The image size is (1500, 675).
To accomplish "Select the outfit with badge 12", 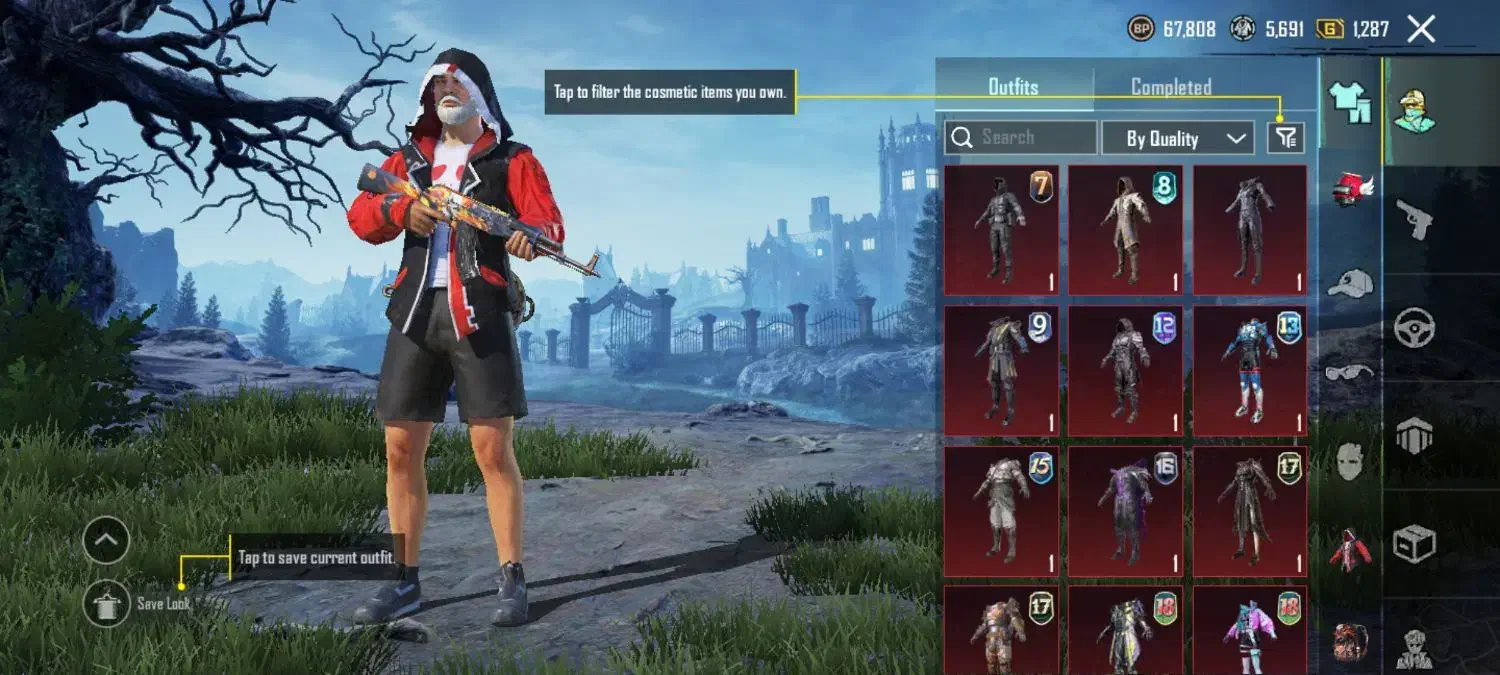I will [x=1125, y=370].
